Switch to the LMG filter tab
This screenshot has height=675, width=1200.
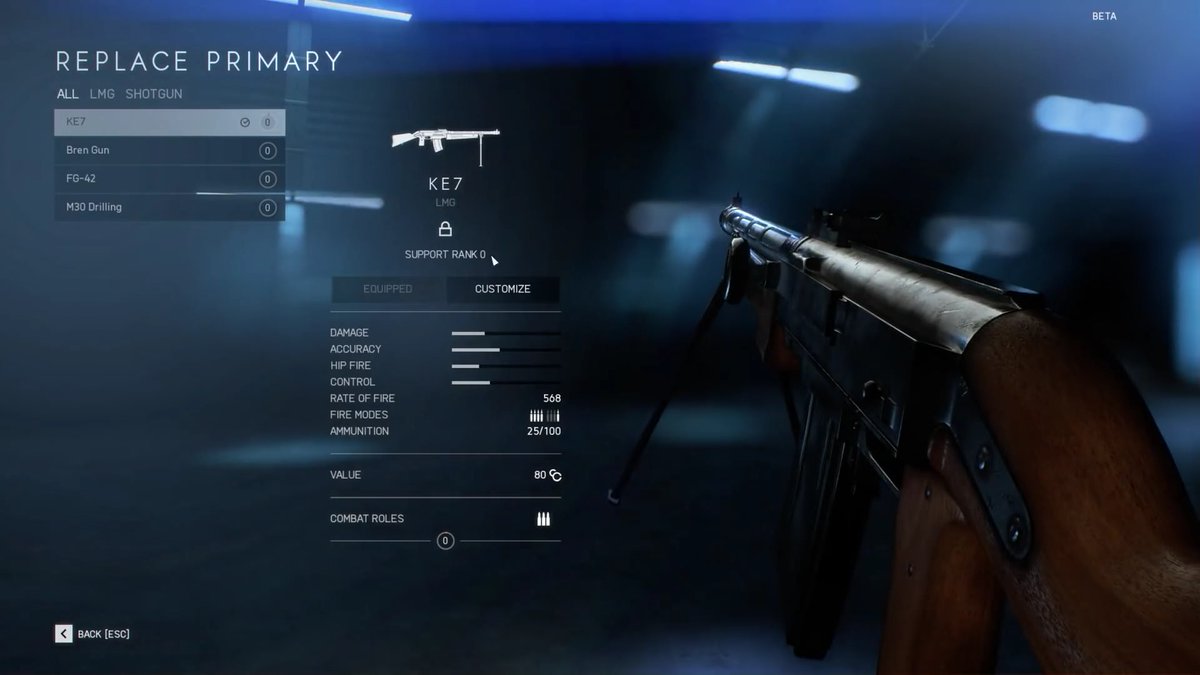pos(102,94)
